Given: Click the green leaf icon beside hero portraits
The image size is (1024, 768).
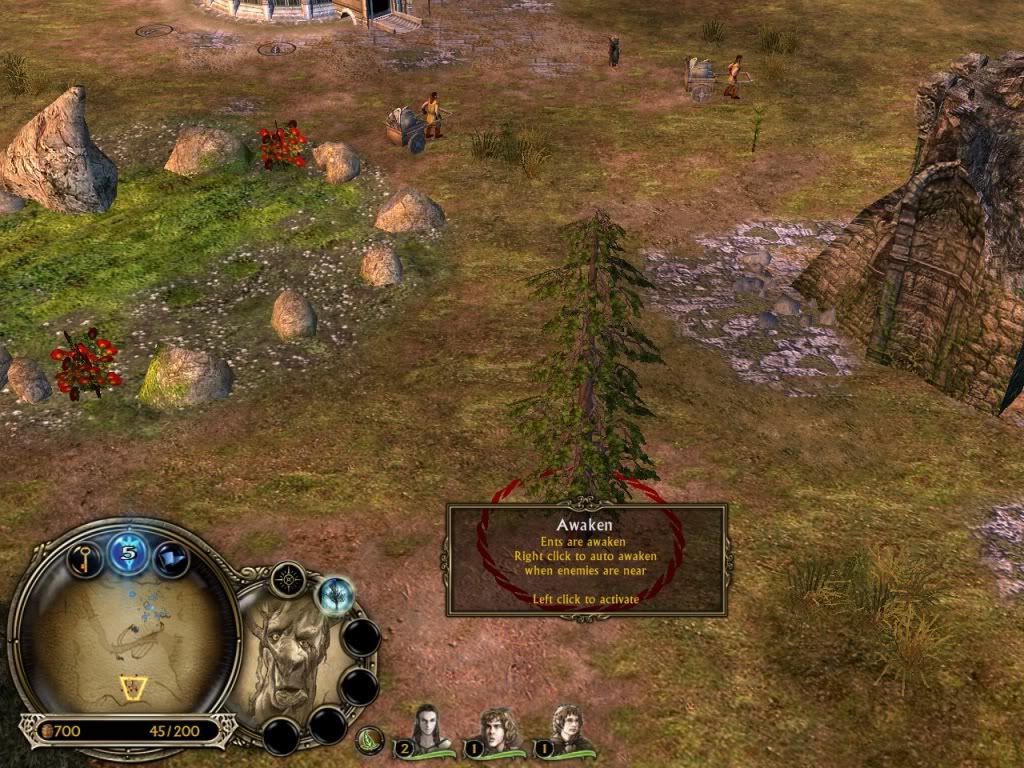Looking at the screenshot, I should pos(371,740).
